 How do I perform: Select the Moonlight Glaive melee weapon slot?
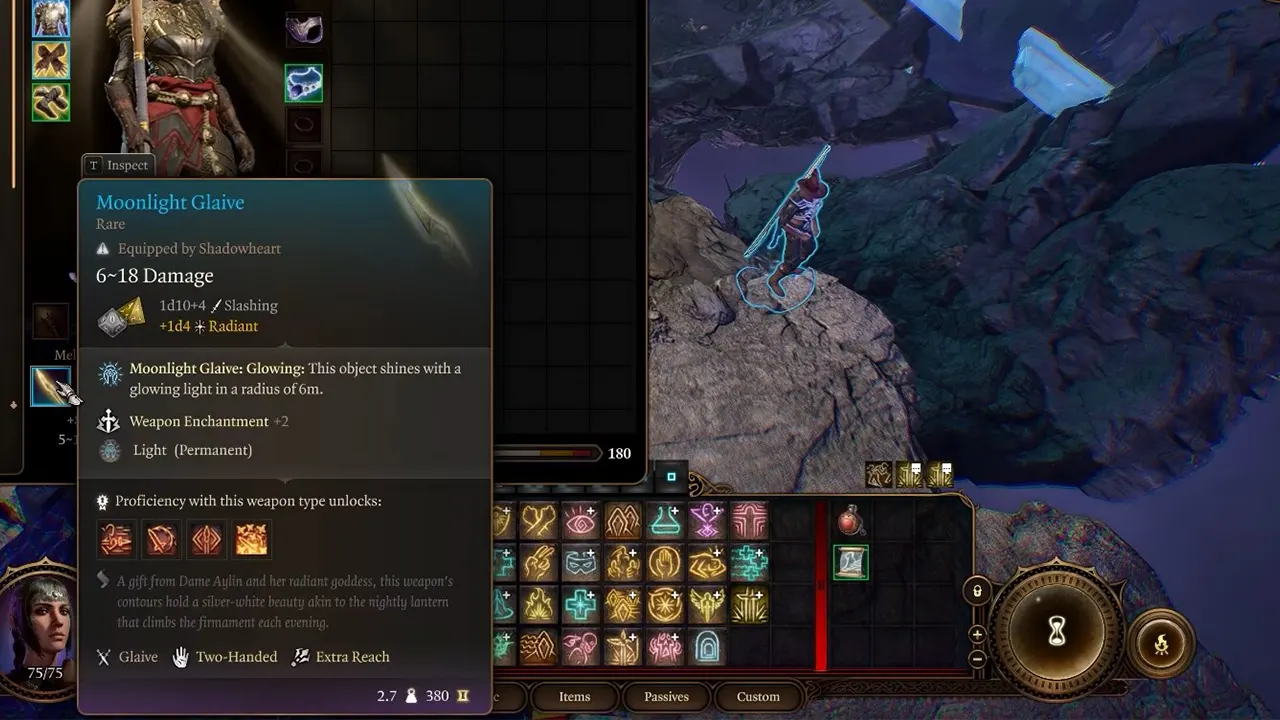[50, 386]
